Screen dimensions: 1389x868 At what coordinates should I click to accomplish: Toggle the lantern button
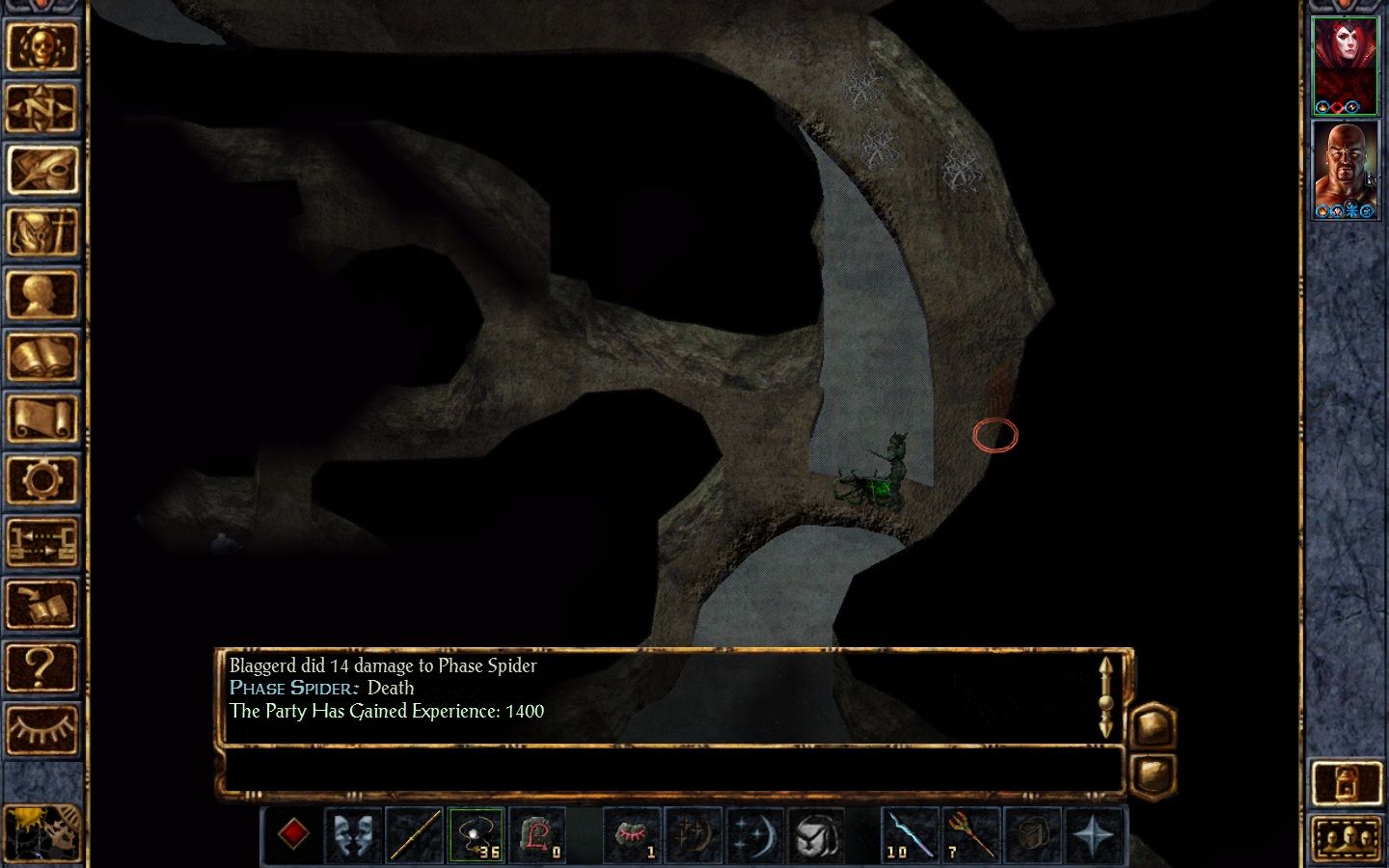tap(1346, 781)
